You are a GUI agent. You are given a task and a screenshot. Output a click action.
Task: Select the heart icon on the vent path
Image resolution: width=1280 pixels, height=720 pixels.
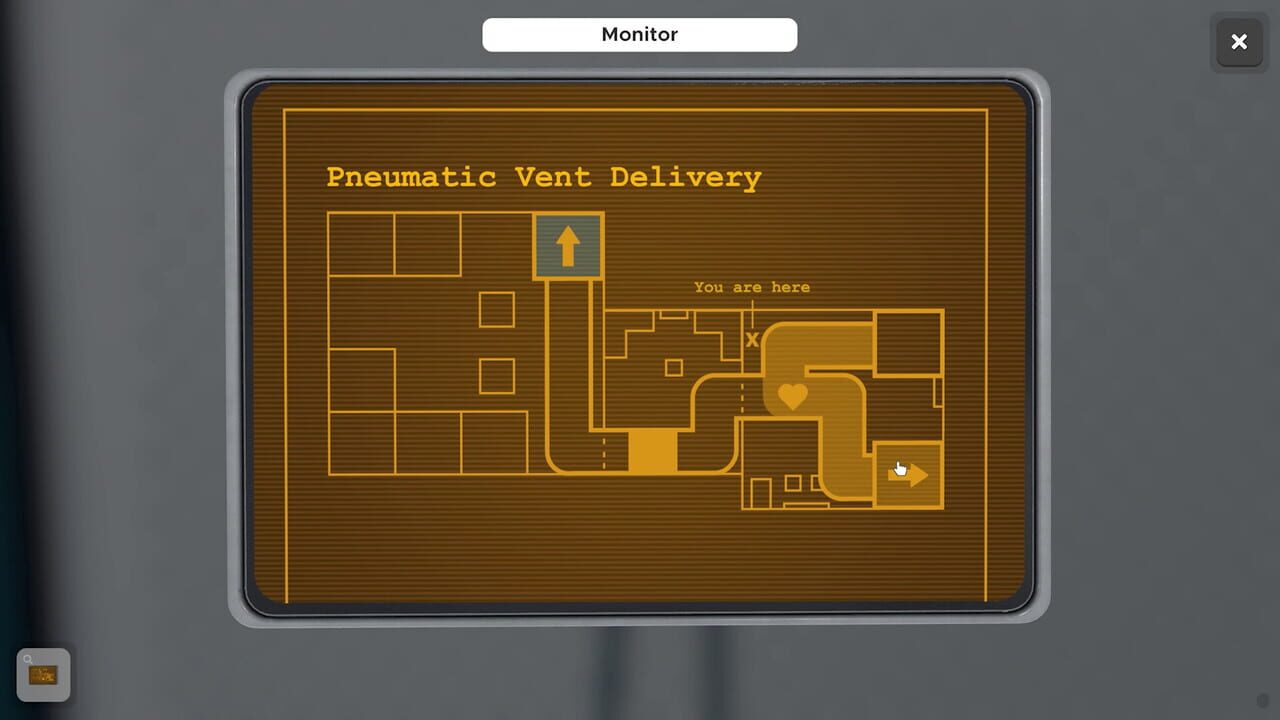click(x=791, y=396)
